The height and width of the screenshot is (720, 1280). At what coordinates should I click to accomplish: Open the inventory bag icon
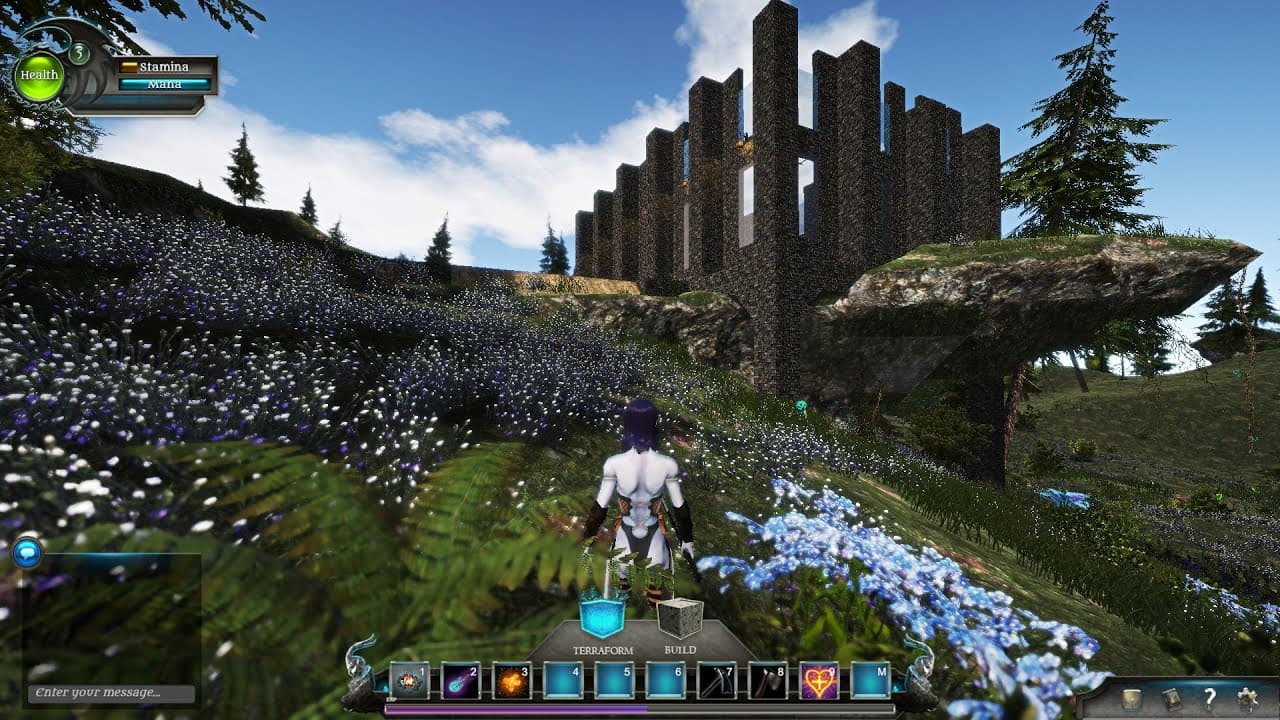pos(1131,699)
